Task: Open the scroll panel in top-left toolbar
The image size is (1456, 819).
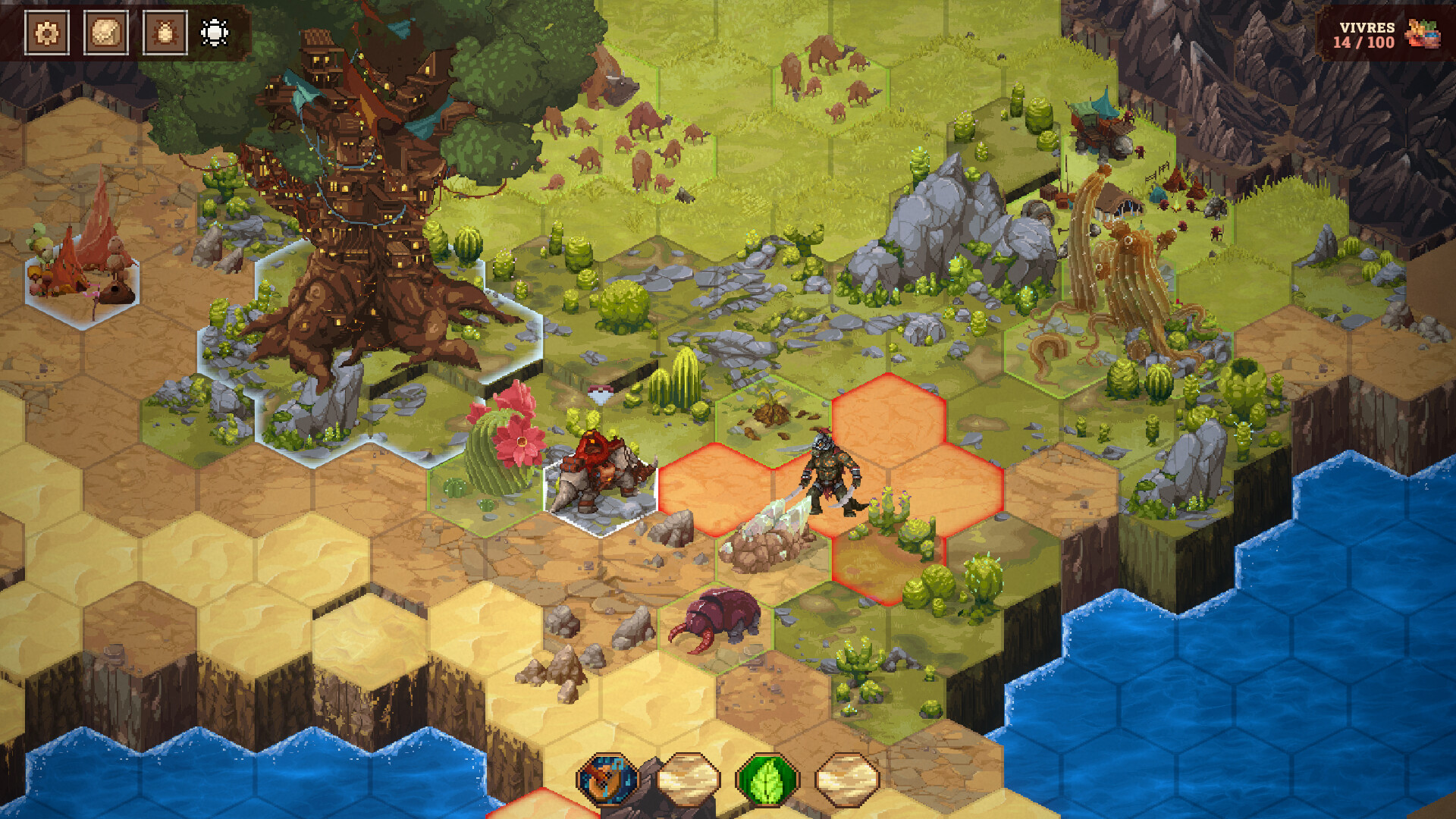Action: pos(106,32)
